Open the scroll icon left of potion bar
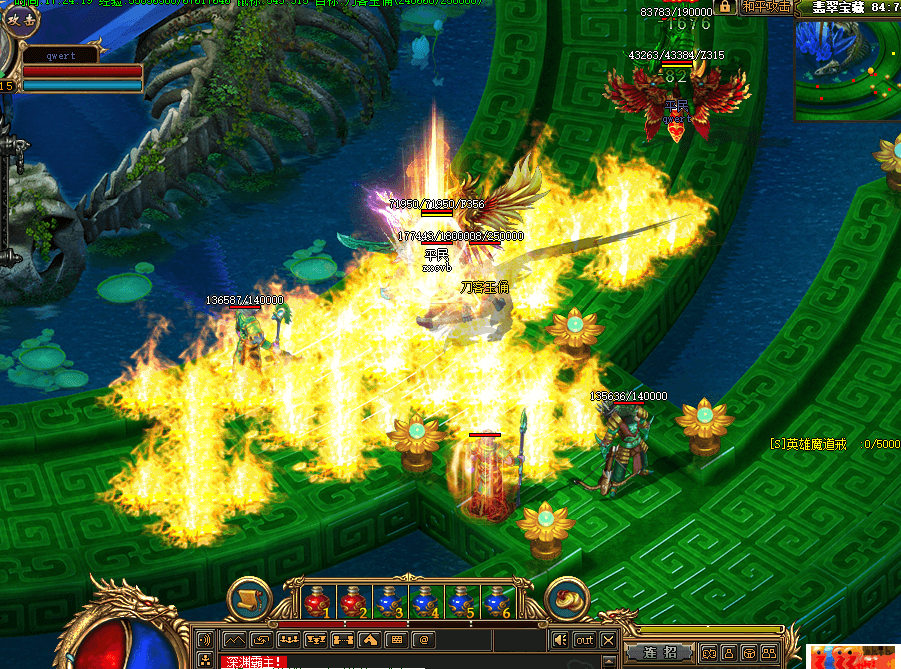Screen dimensions: 901x669 (247, 599)
